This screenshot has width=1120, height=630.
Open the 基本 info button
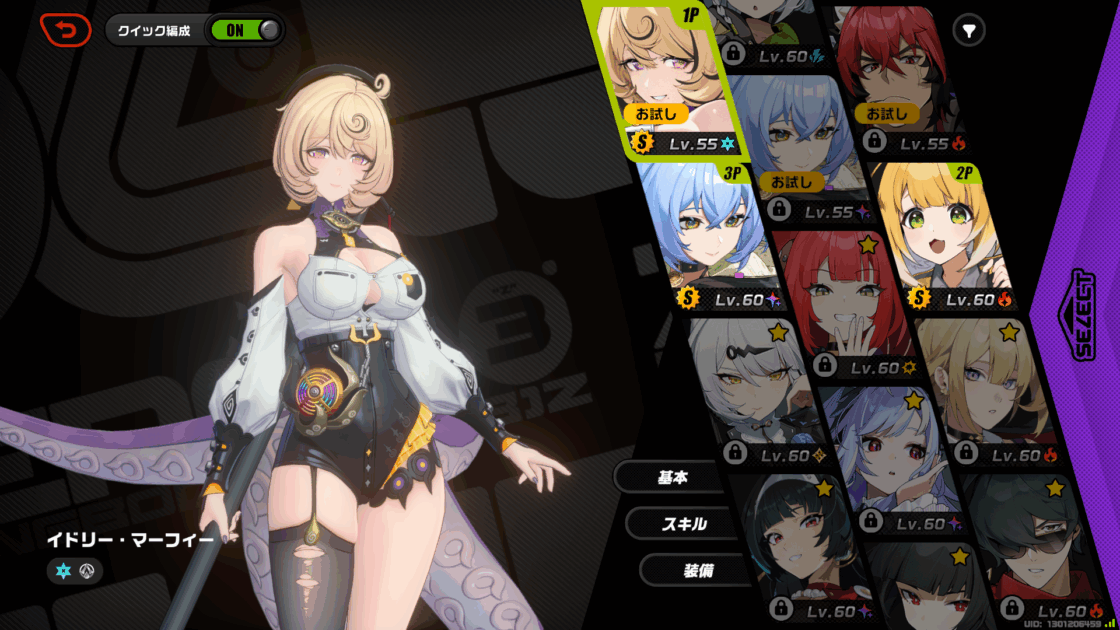pyautogui.click(x=672, y=478)
